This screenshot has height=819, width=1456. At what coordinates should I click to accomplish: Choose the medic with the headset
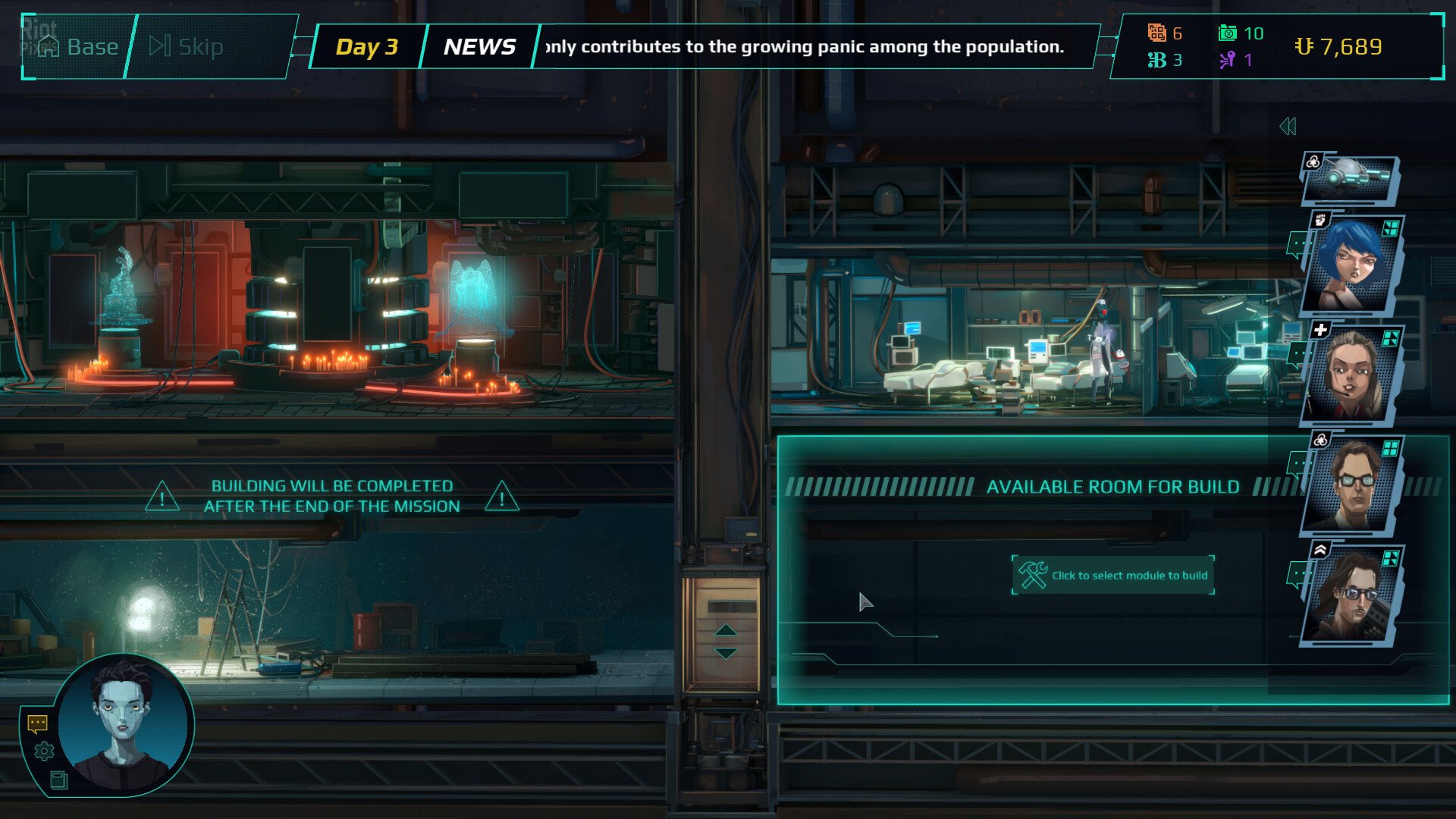click(1351, 375)
